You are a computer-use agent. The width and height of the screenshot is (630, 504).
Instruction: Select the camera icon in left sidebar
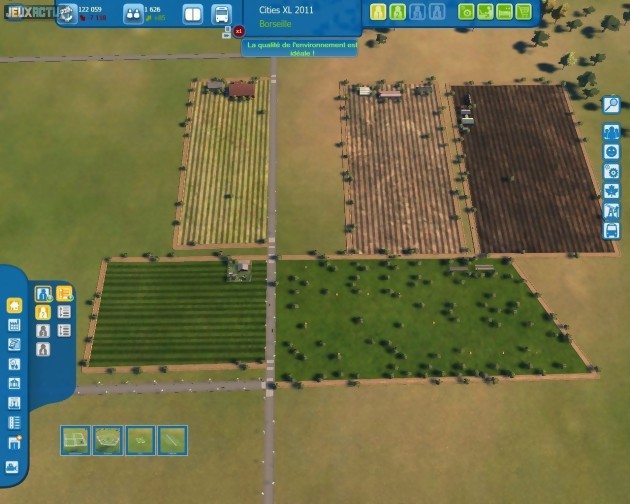[x=14, y=467]
